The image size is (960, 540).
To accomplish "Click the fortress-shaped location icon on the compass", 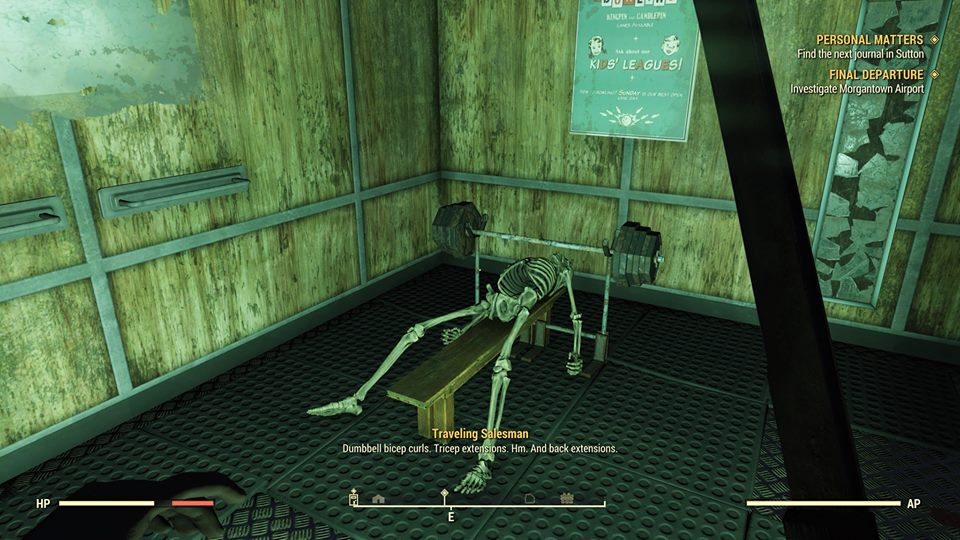I will [567, 497].
